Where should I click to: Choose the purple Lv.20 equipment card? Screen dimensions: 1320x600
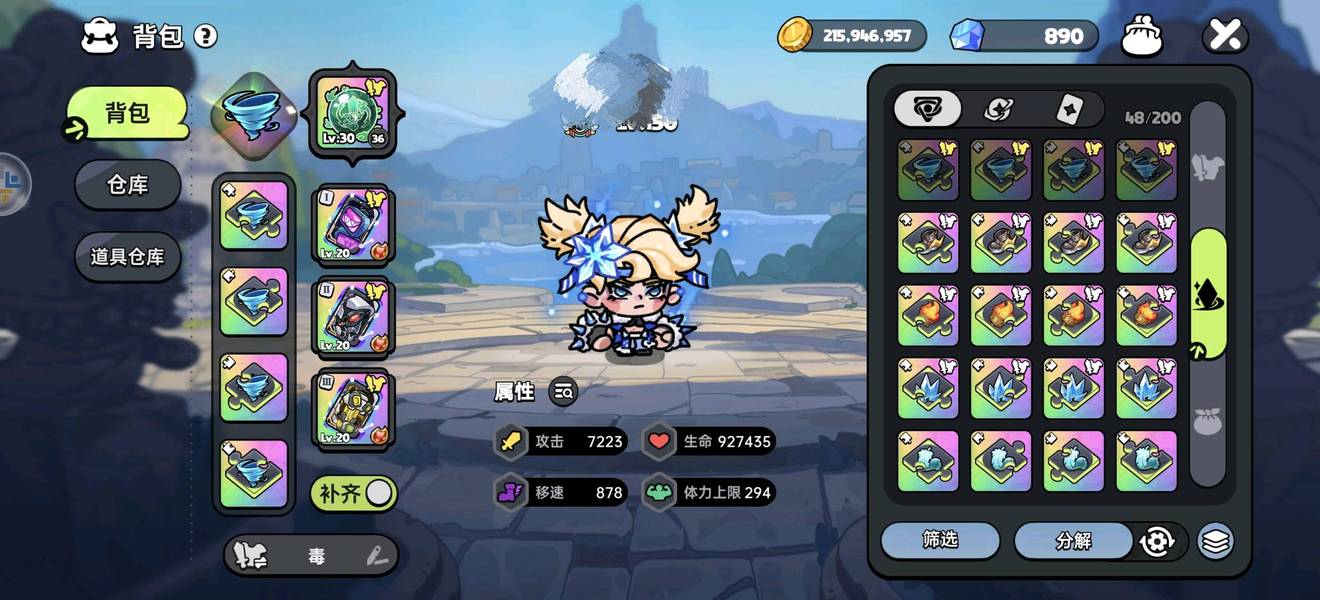[353, 224]
